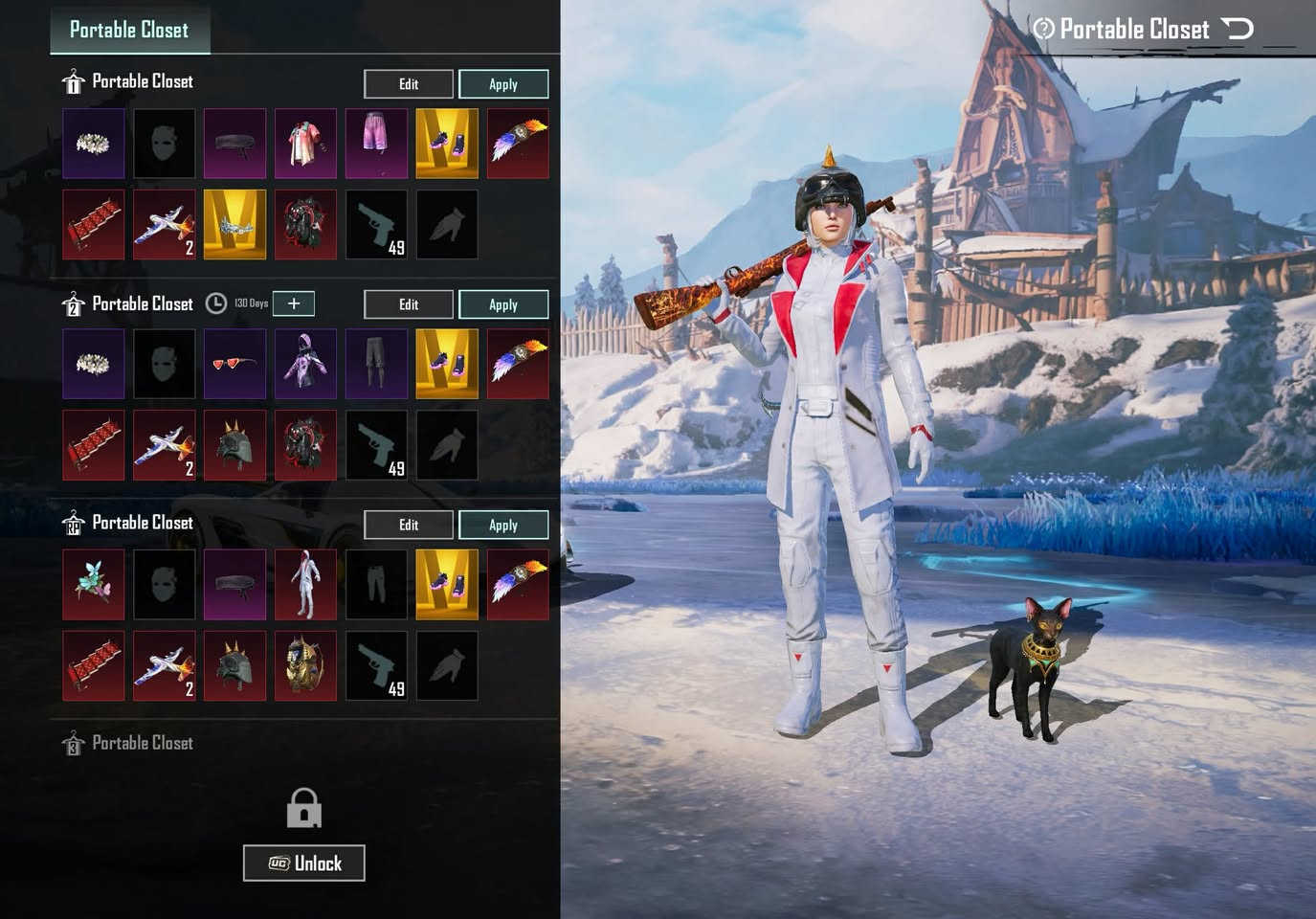Switch to the Portable Closet tab
Screen dimensions: 1316x919
tap(129, 30)
